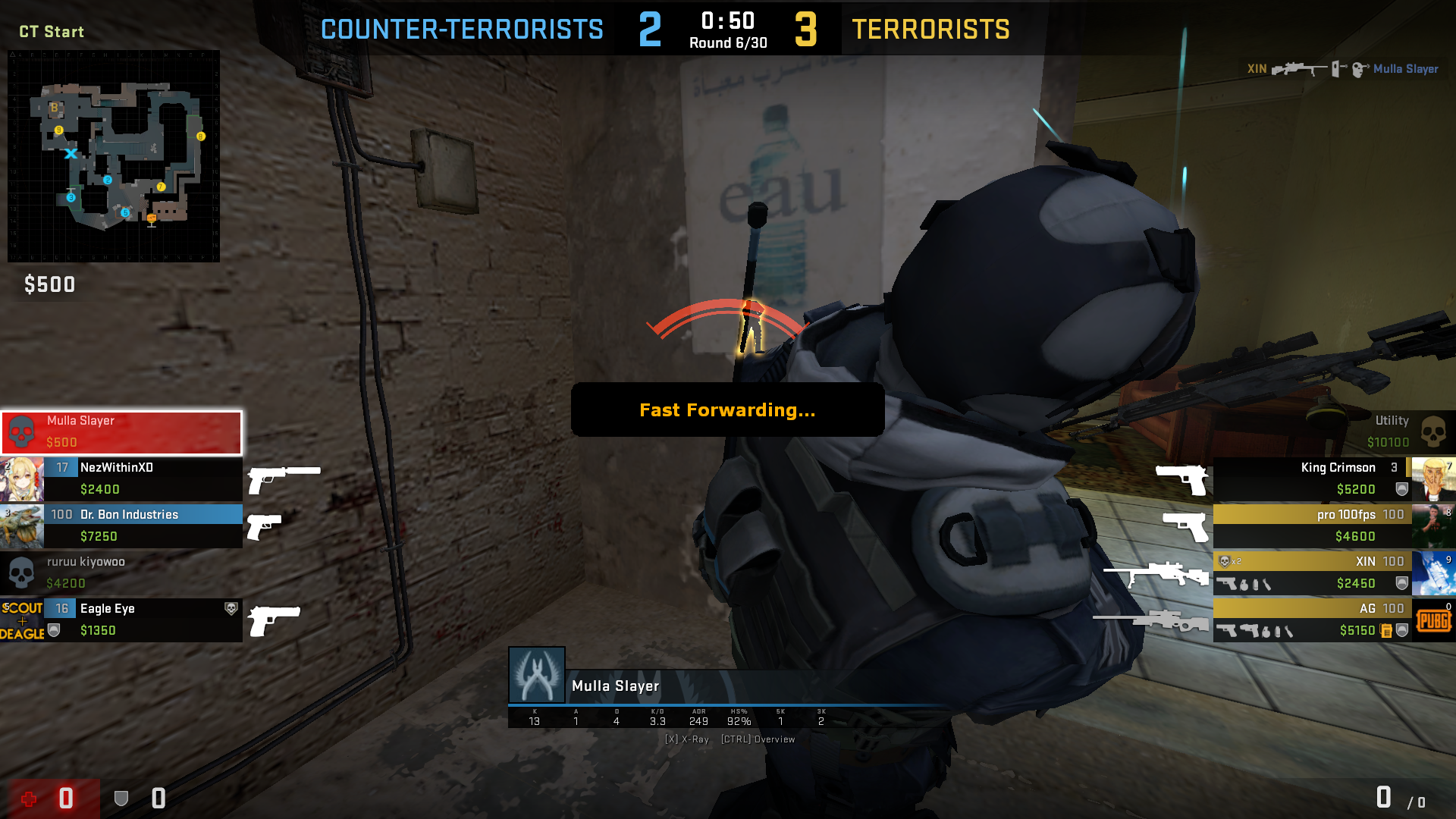1456x819 pixels.
Task: Select King Crimson's player row
Action: [1312, 479]
